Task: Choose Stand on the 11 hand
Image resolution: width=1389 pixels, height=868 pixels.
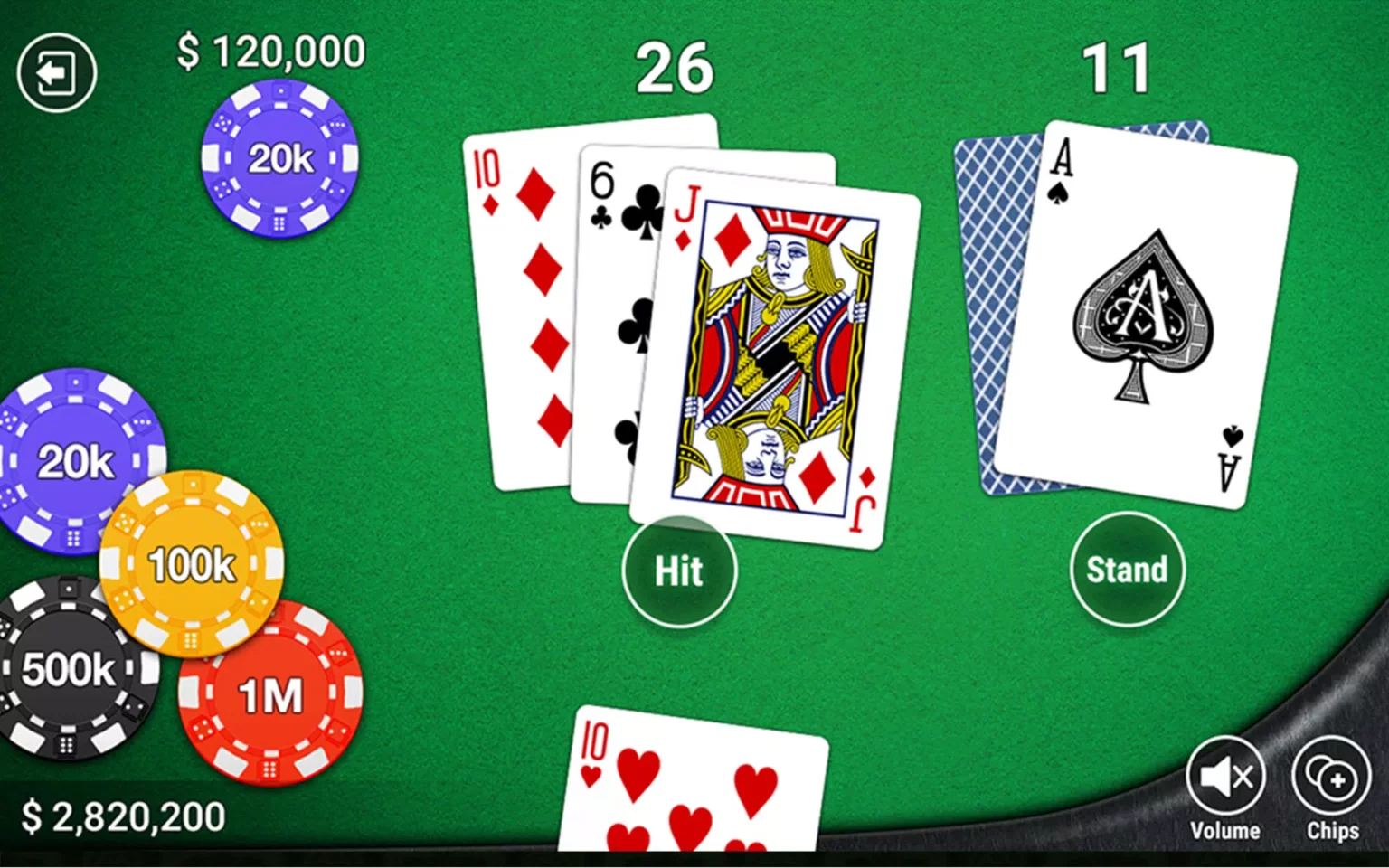Action: coord(1127,569)
